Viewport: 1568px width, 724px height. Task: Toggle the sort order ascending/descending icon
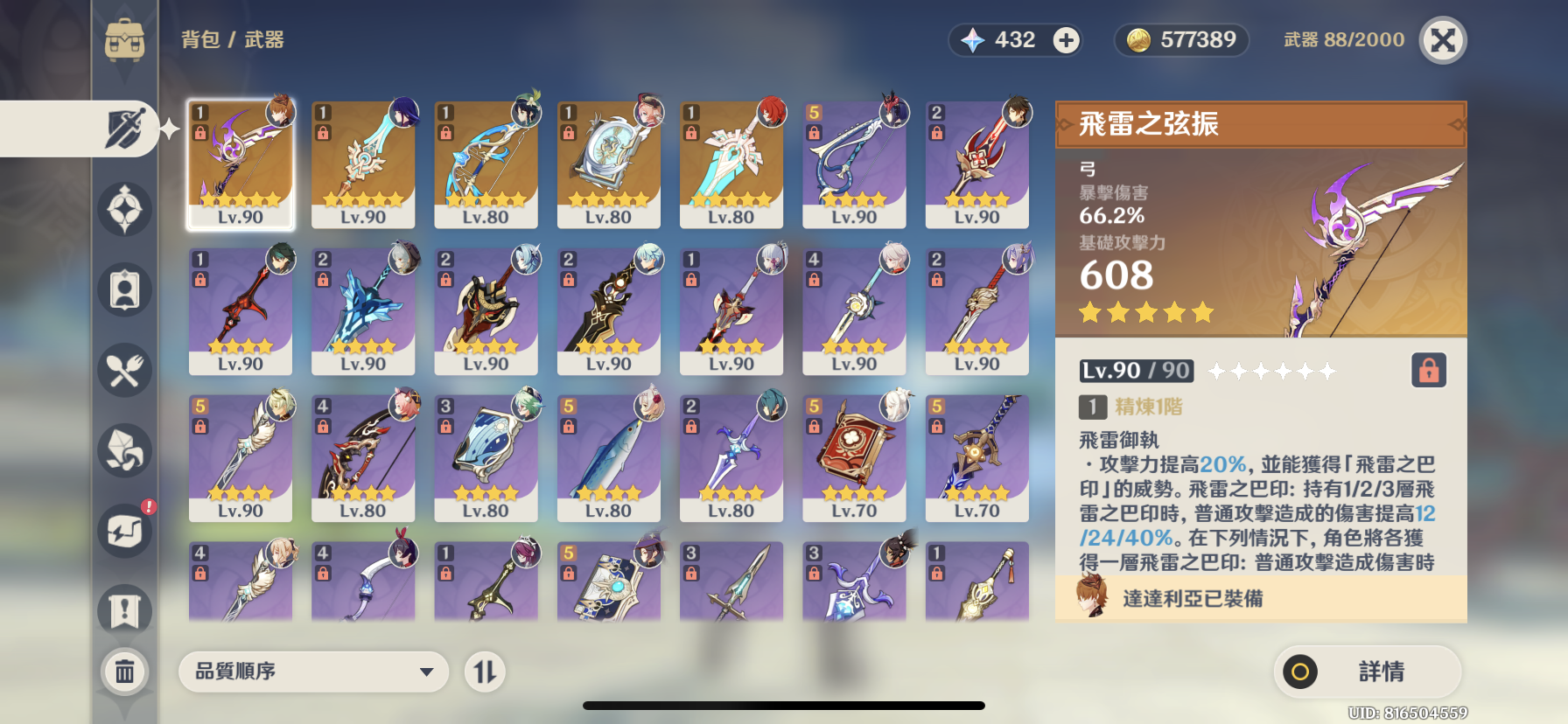coord(485,672)
